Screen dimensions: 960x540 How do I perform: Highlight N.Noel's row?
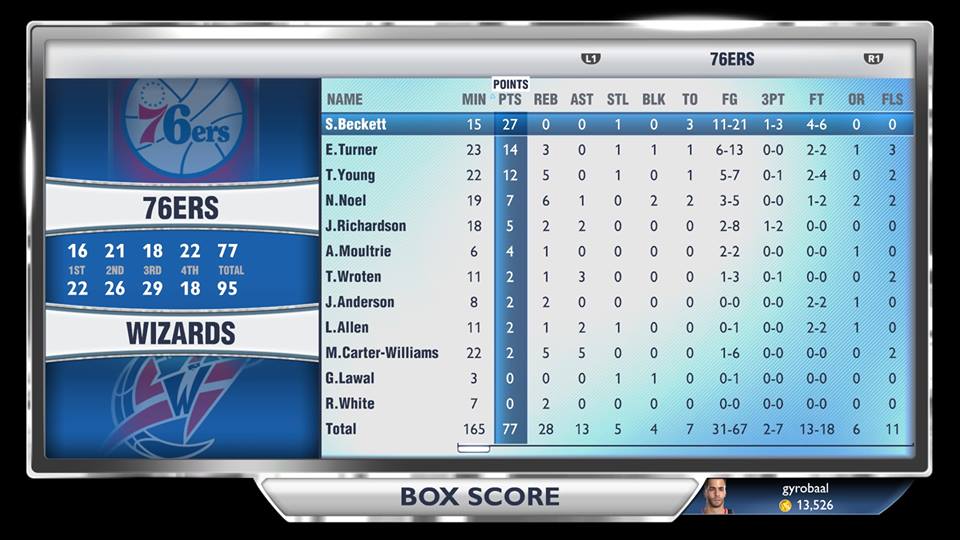coord(347,200)
